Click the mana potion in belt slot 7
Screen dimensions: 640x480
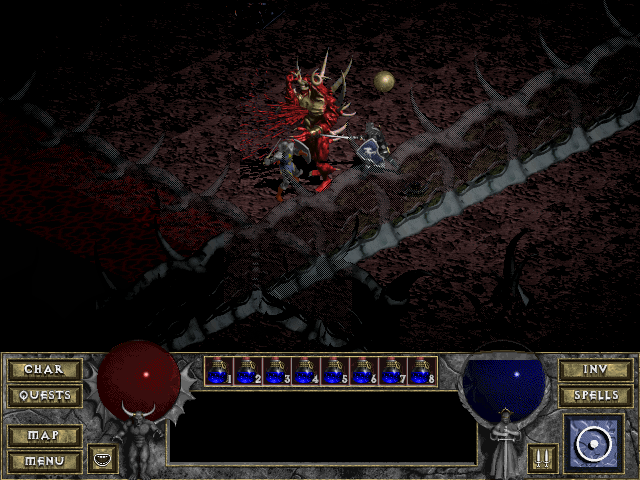392,371
